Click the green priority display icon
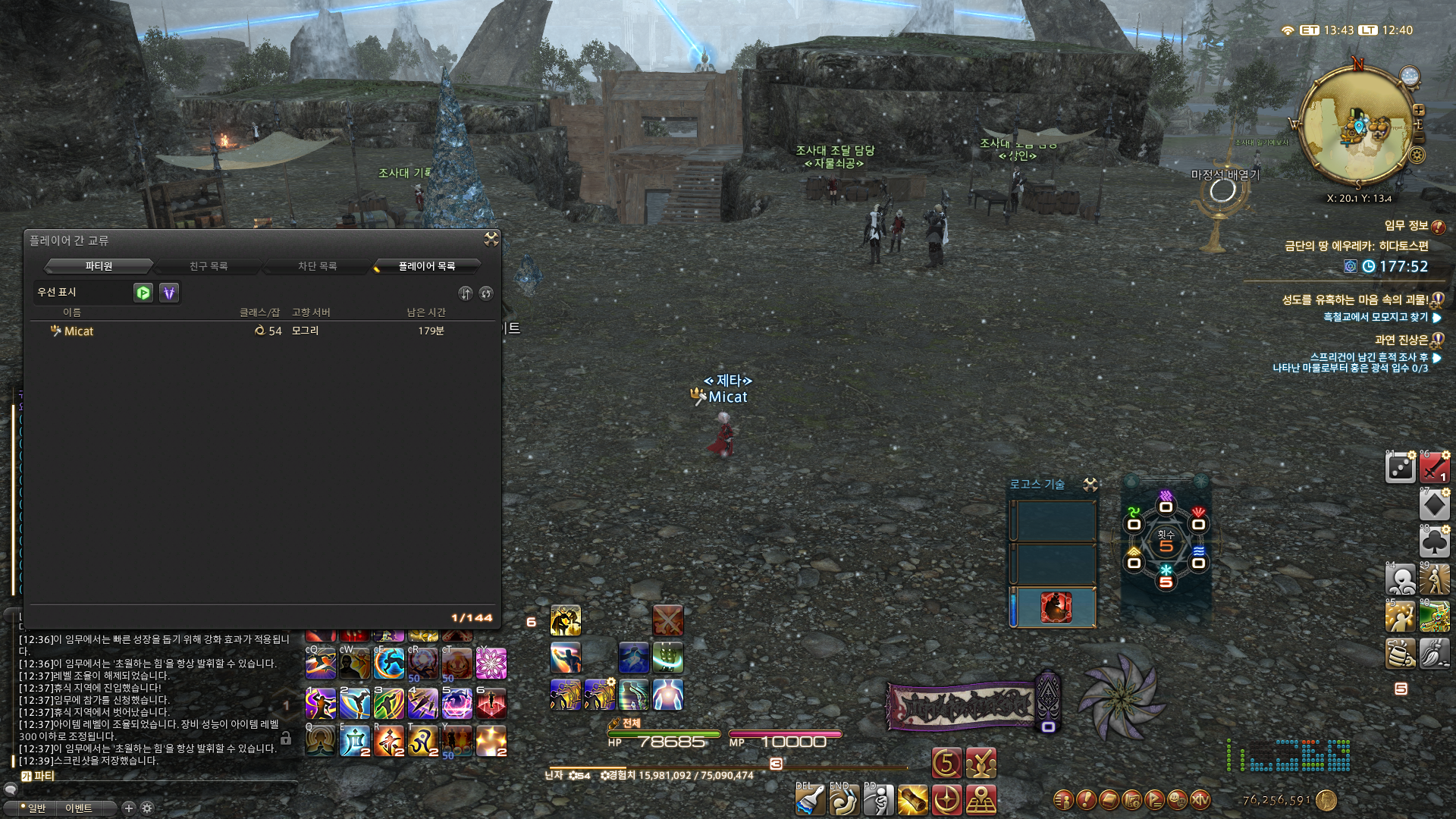The image size is (1456, 819). (x=143, y=293)
